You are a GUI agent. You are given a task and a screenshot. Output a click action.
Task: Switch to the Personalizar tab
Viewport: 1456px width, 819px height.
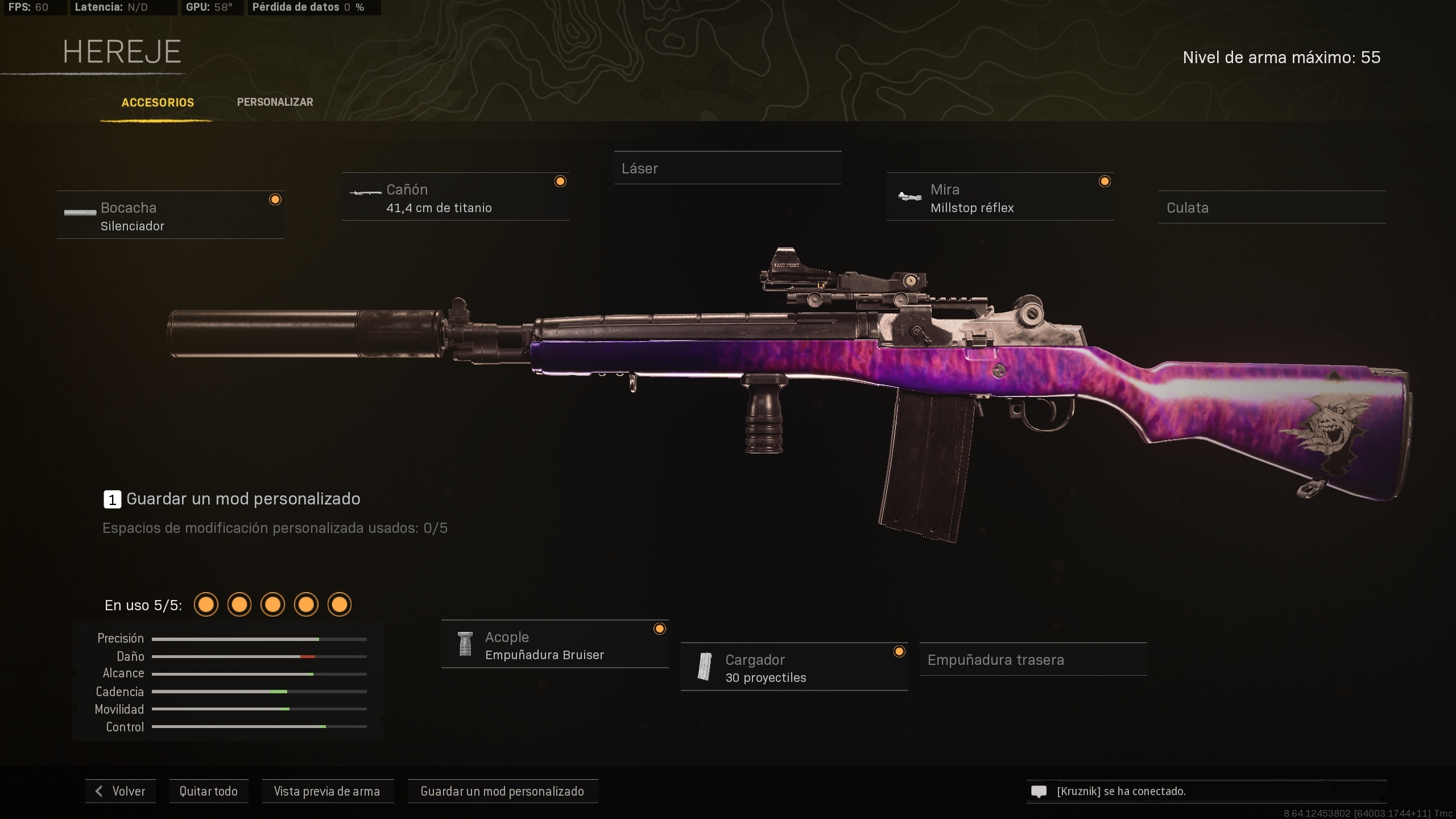(x=275, y=102)
